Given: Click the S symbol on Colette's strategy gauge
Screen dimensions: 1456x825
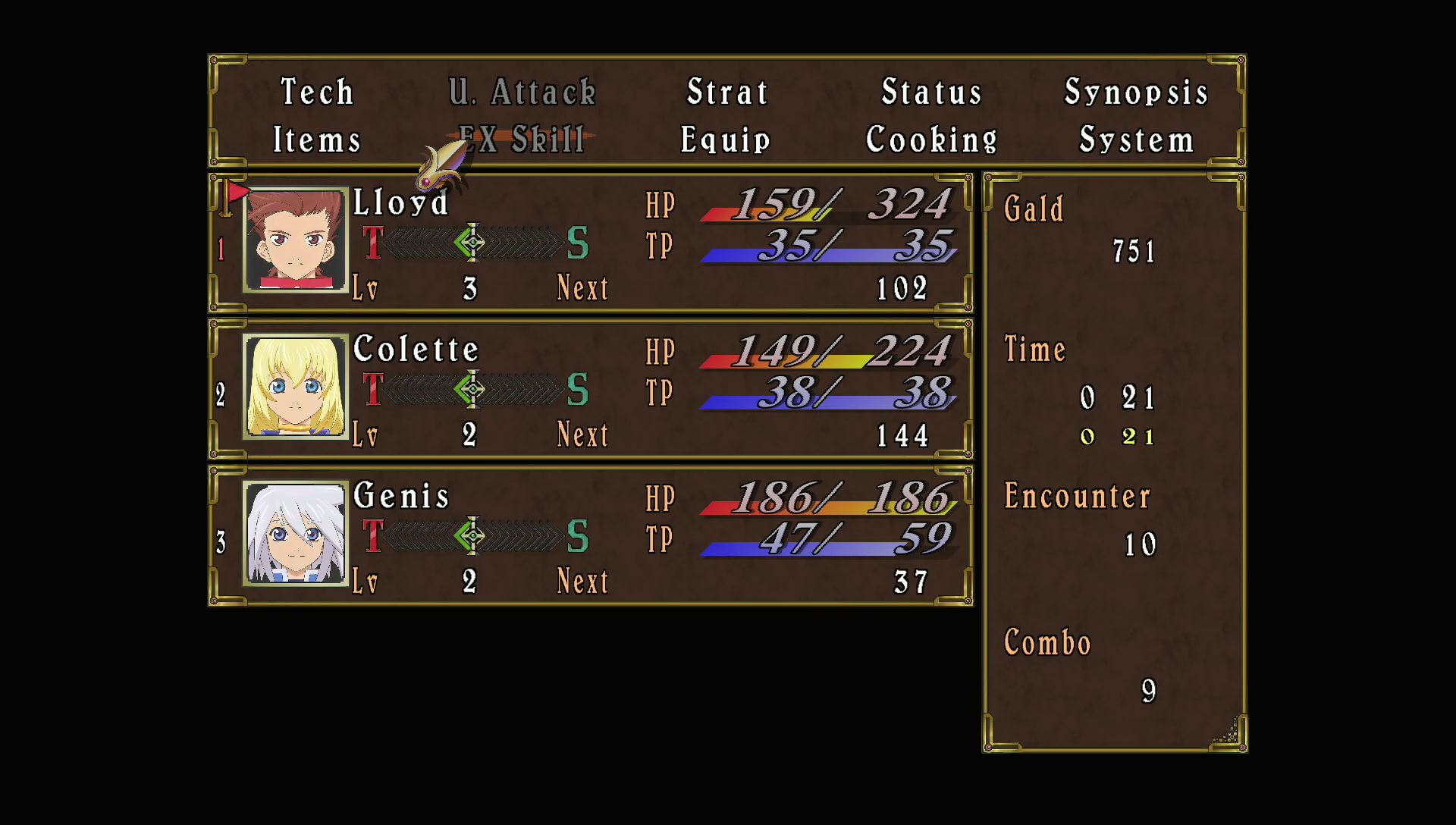Looking at the screenshot, I should [x=579, y=388].
